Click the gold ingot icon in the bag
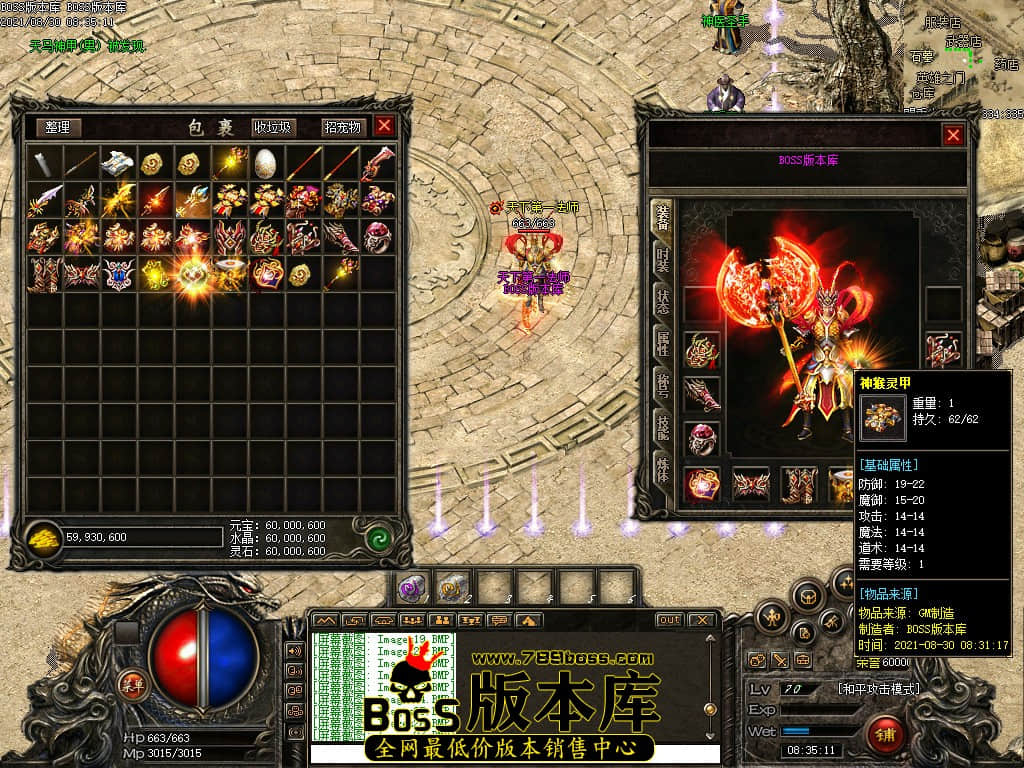This screenshot has height=768, width=1024. coord(41,537)
